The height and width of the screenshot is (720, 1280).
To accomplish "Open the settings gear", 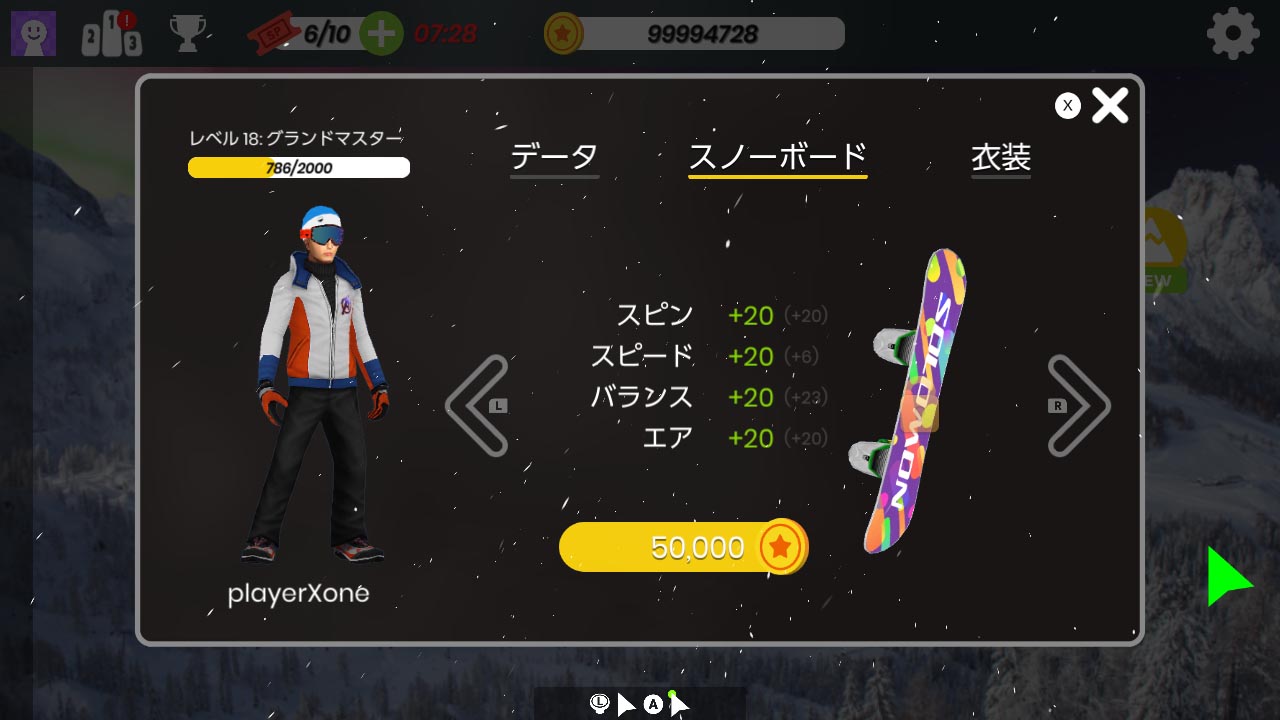I will tap(1233, 32).
